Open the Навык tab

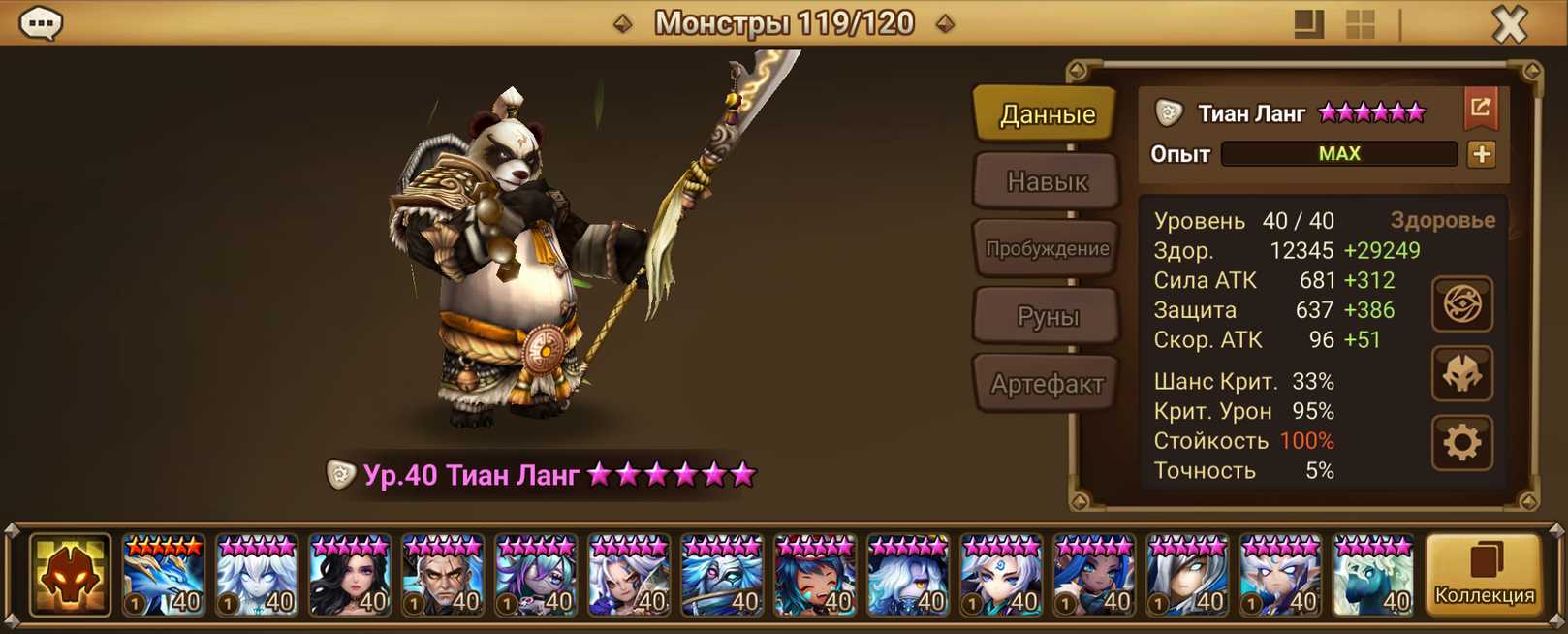(1047, 181)
